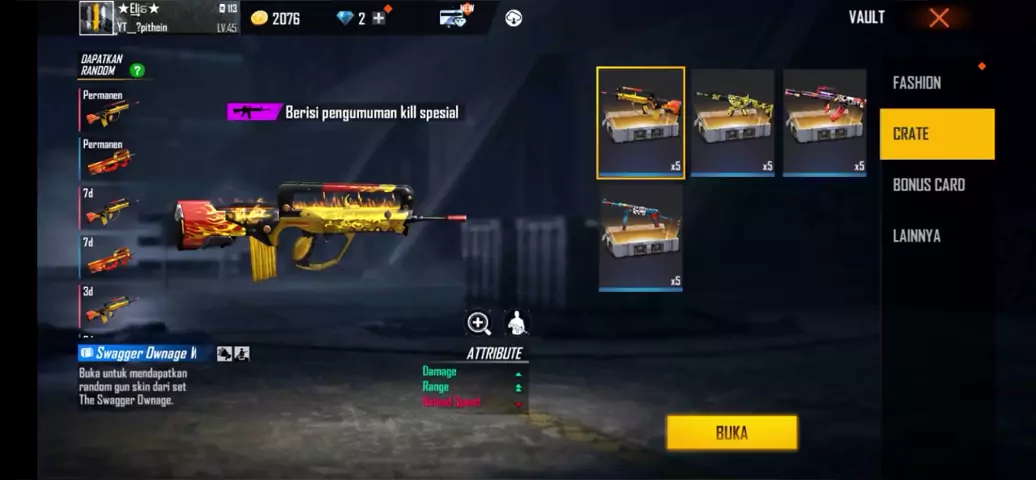Show the character preview with the weapon

[516, 323]
